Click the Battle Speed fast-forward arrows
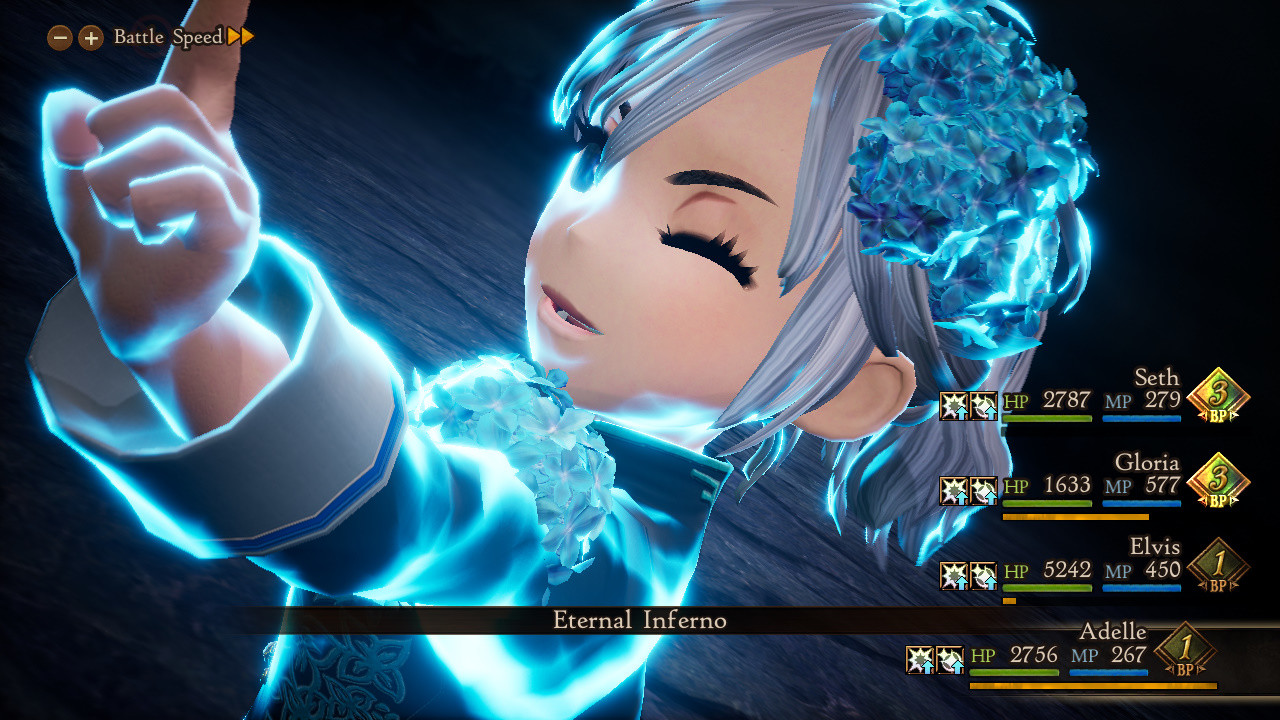 pyautogui.click(x=239, y=36)
